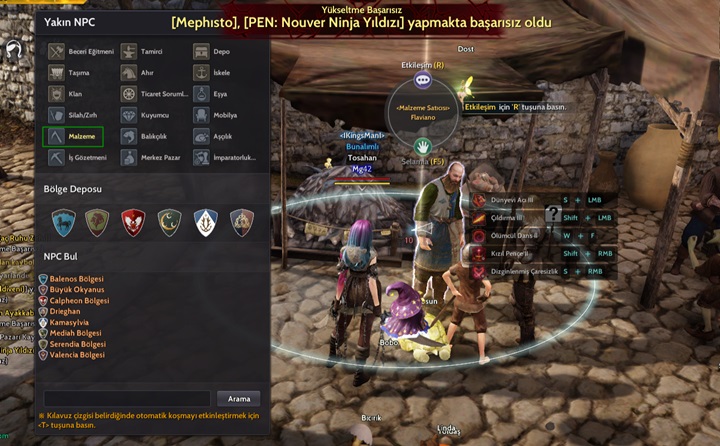
Task: Open the crescent moon shield region storage
Action: click(170, 221)
